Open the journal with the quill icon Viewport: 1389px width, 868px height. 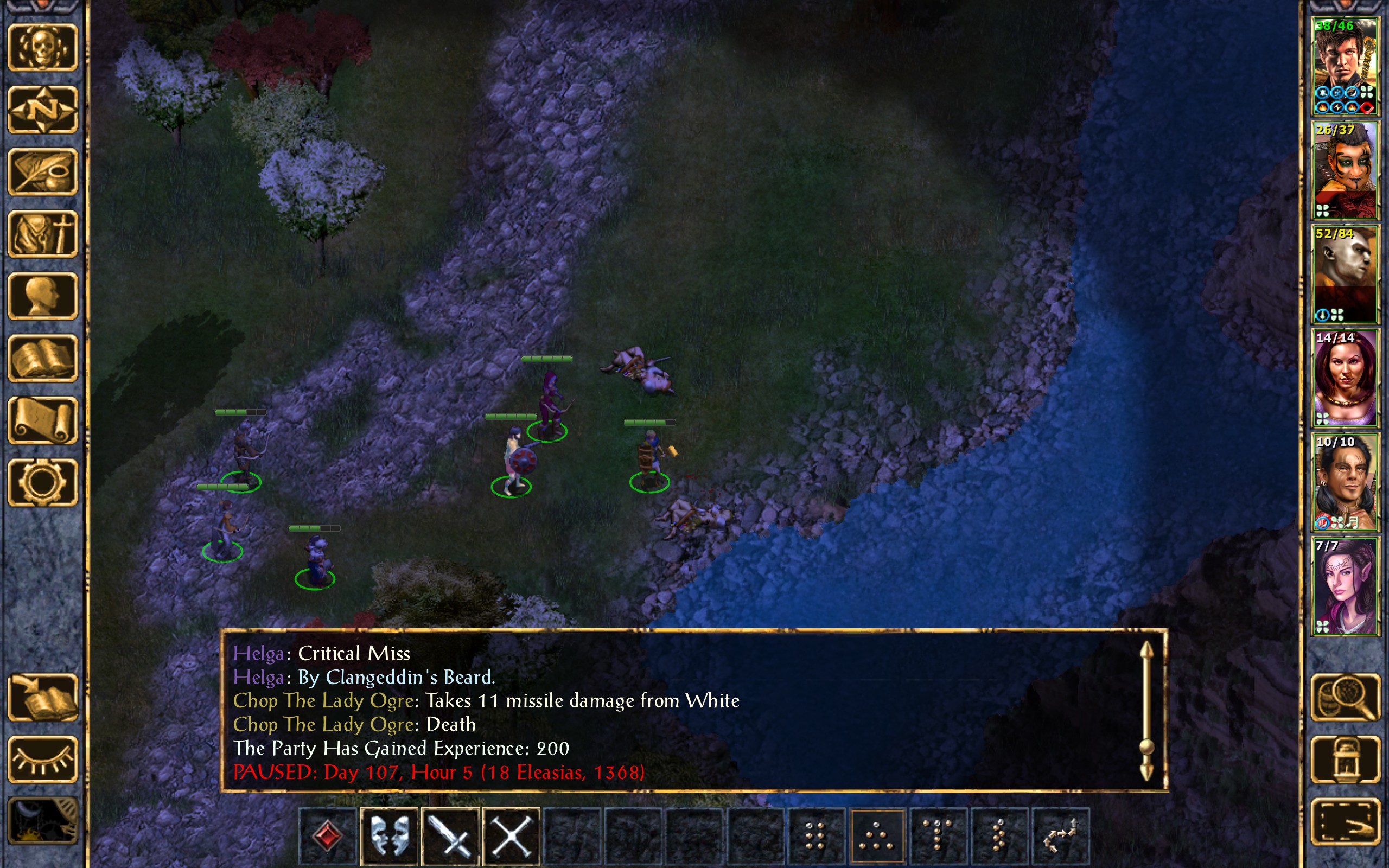(x=43, y=171)
